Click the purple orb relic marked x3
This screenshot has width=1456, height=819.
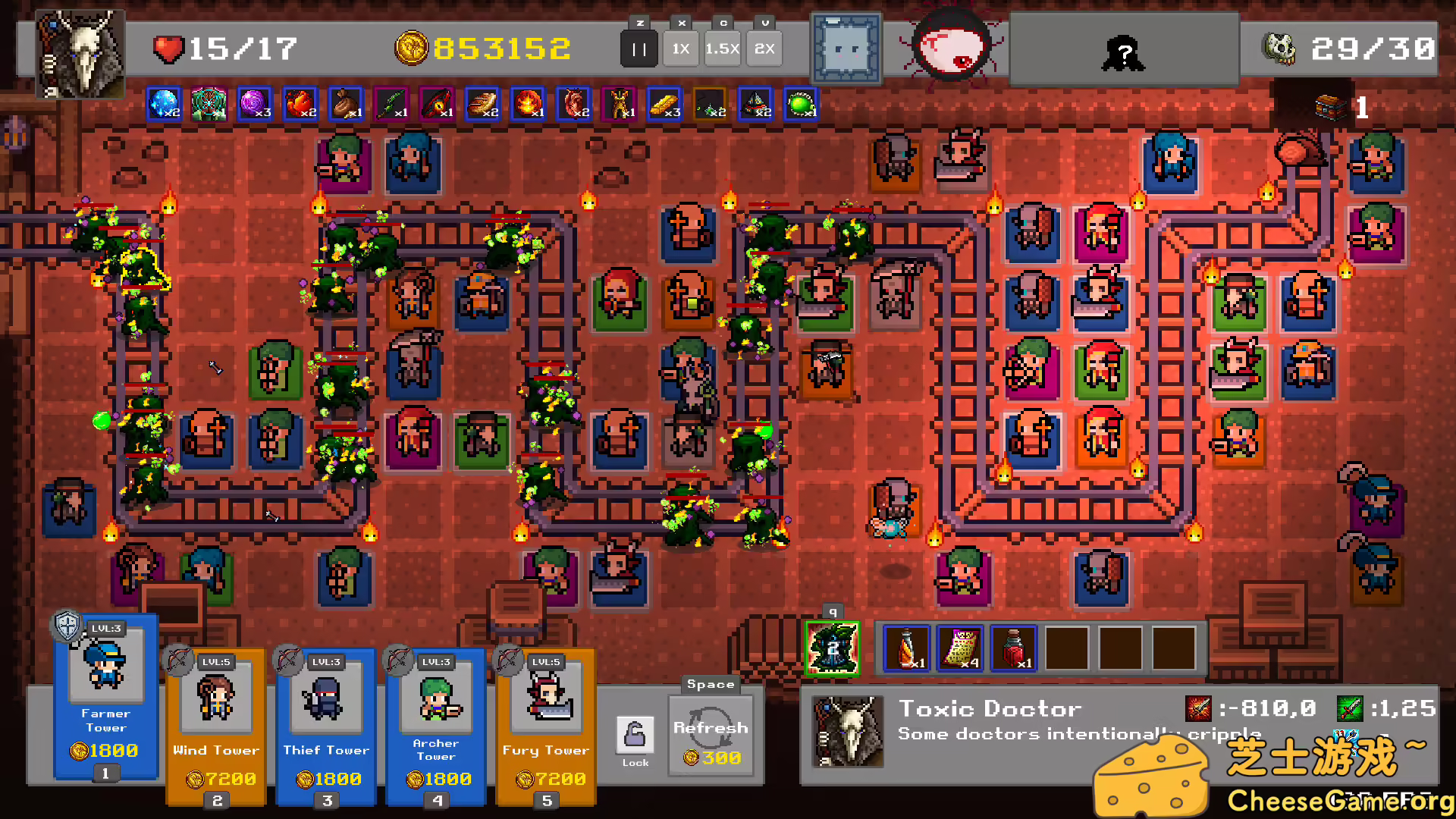coord(255,105)
